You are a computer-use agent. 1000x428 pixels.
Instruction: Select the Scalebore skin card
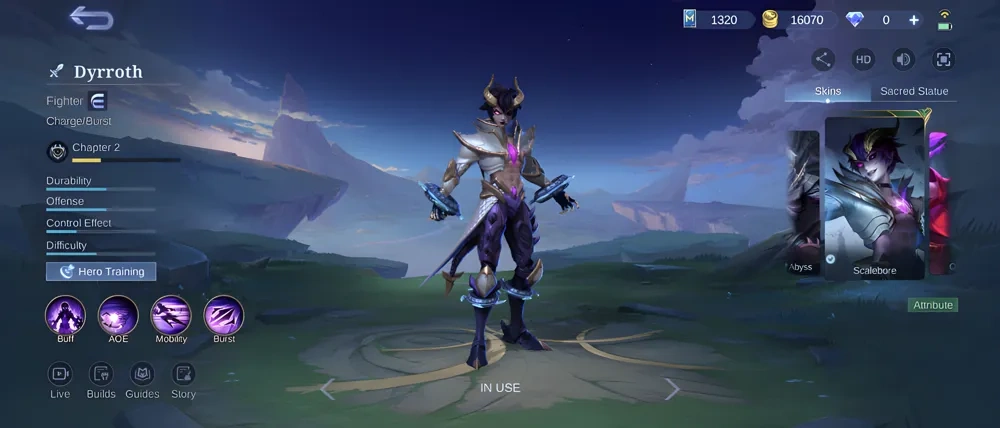pyautogui.click(x=874, y=197)
